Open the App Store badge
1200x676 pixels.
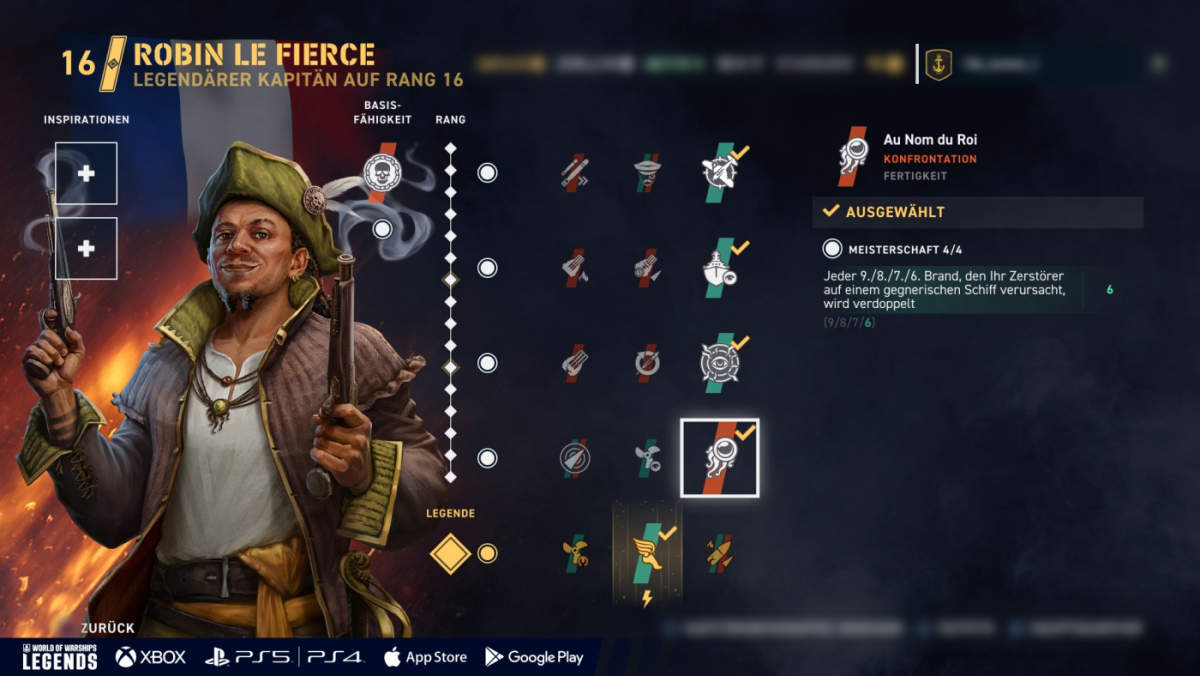[425, 657]
